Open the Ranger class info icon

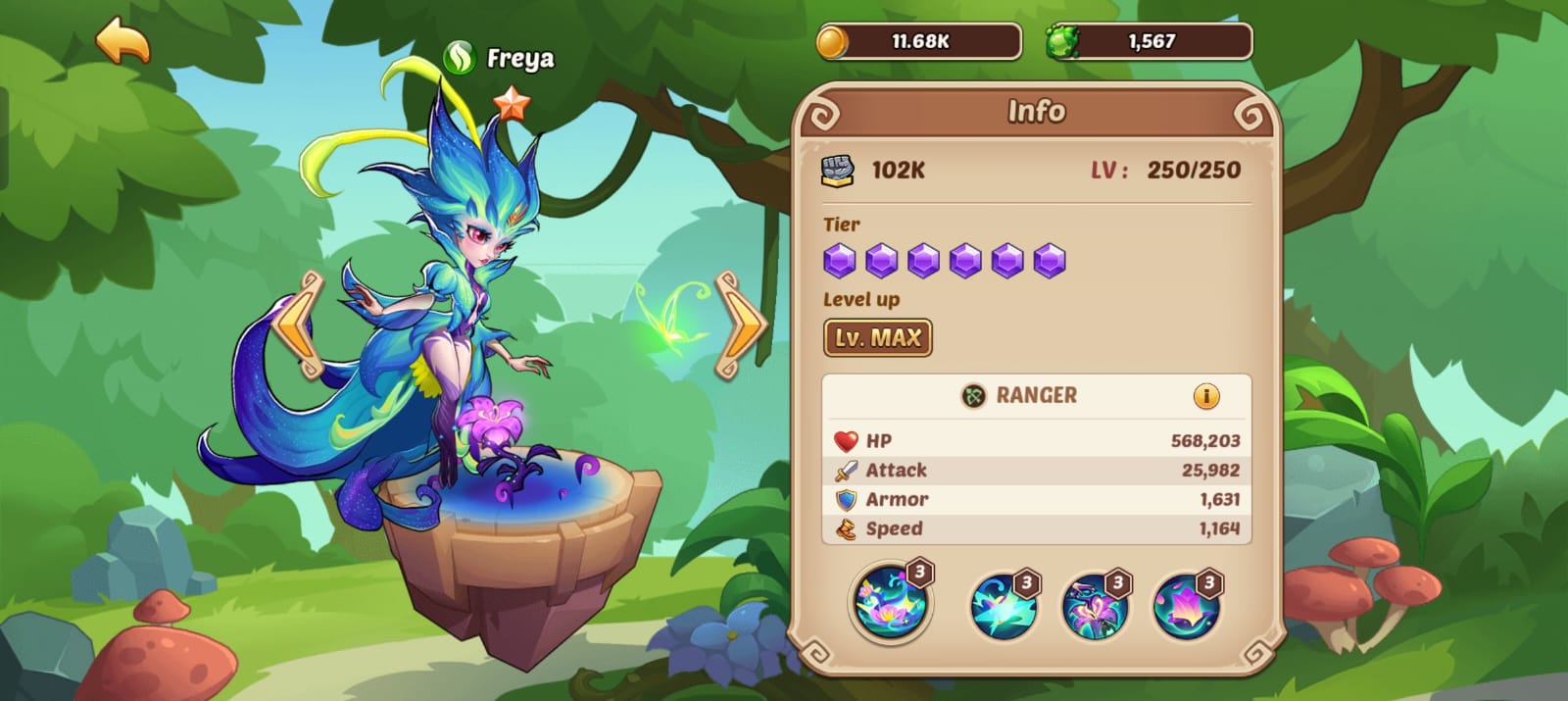pyautogui.click(x=1206, y=396)
